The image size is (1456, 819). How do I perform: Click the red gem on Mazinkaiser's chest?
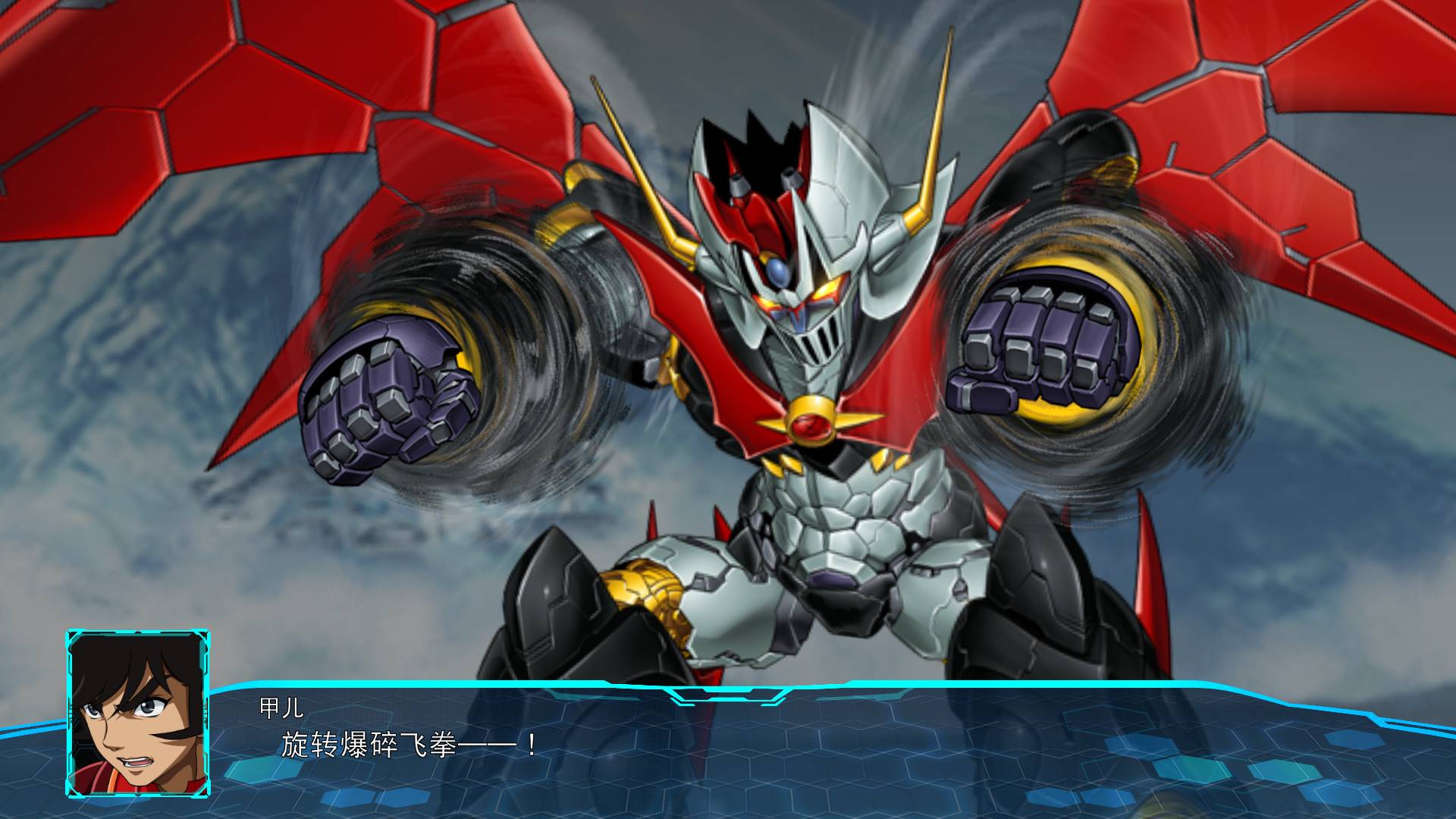click(x=810, y=425)
